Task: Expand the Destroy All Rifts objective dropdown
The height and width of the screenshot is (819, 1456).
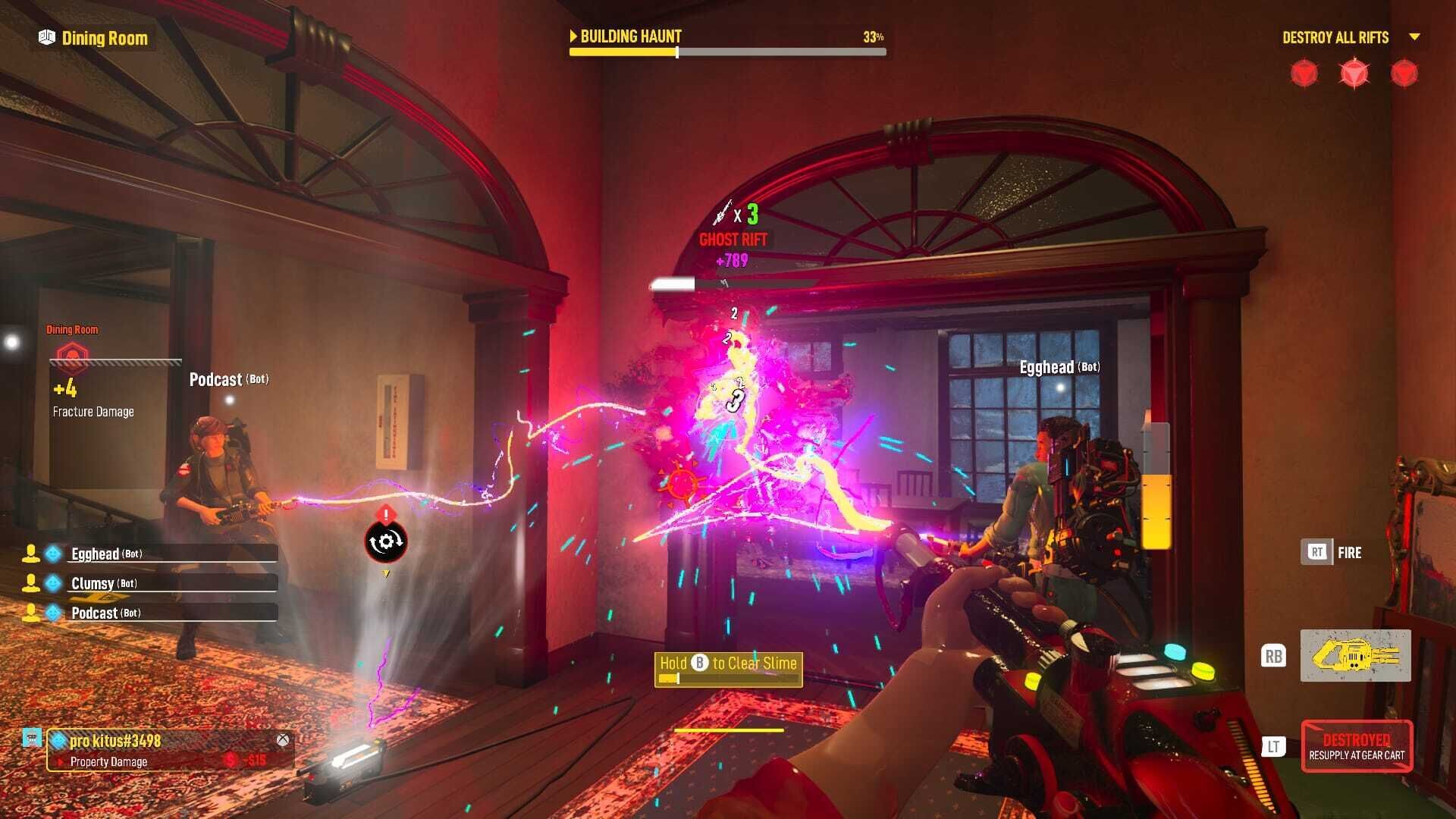Action: (x=1414, y=37)
